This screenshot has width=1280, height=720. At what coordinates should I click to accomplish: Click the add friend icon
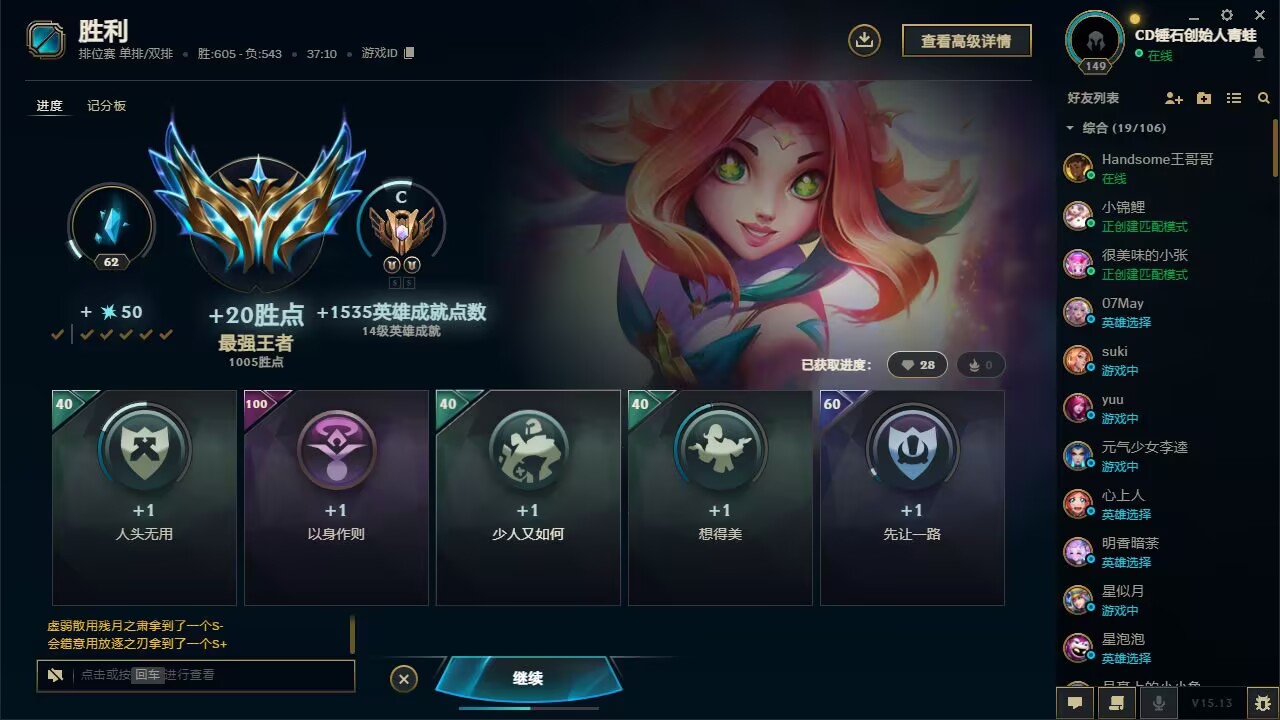point(1174,98)
